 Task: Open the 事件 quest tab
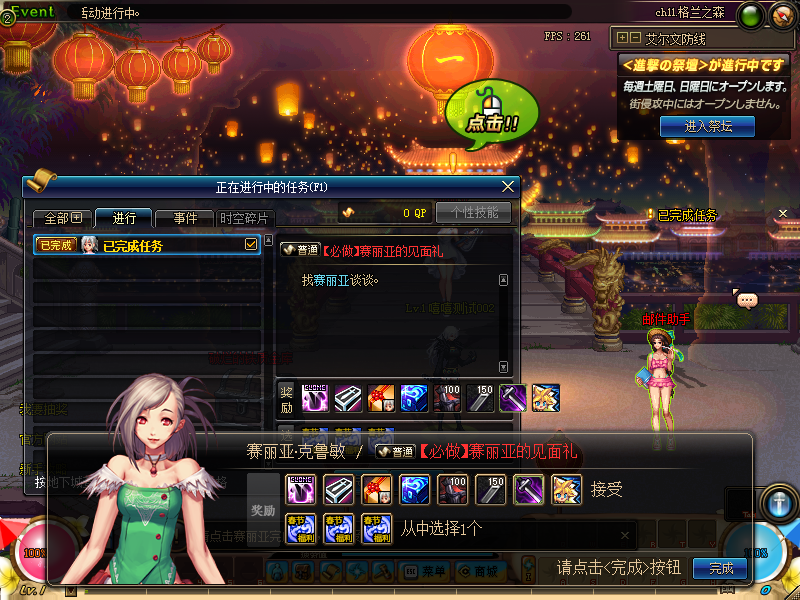185,218
